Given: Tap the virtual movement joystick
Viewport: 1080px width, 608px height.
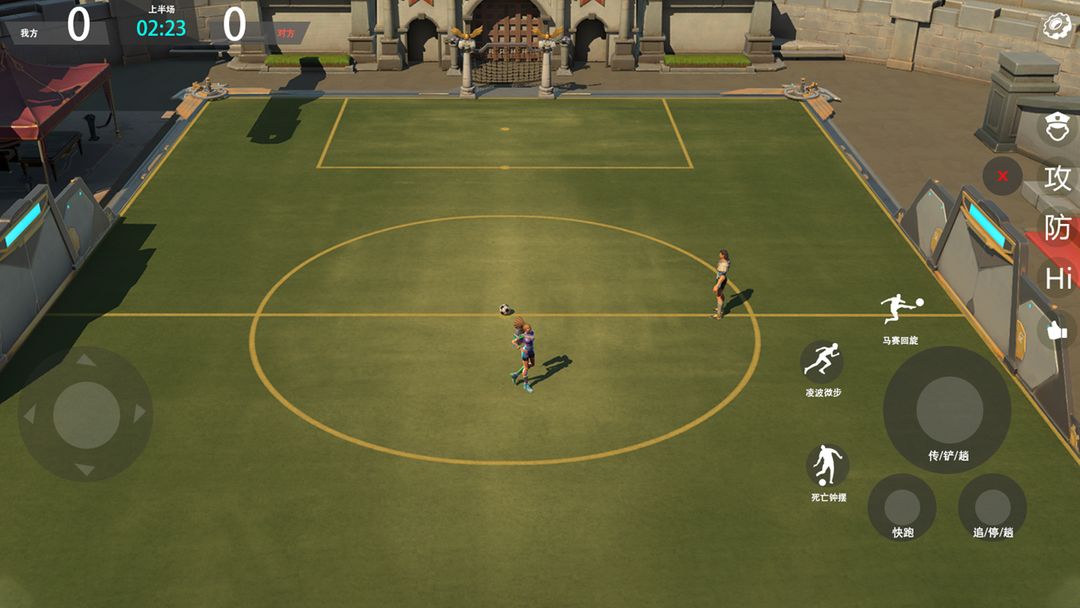Looking at the screenshot, I should point(86,413).
